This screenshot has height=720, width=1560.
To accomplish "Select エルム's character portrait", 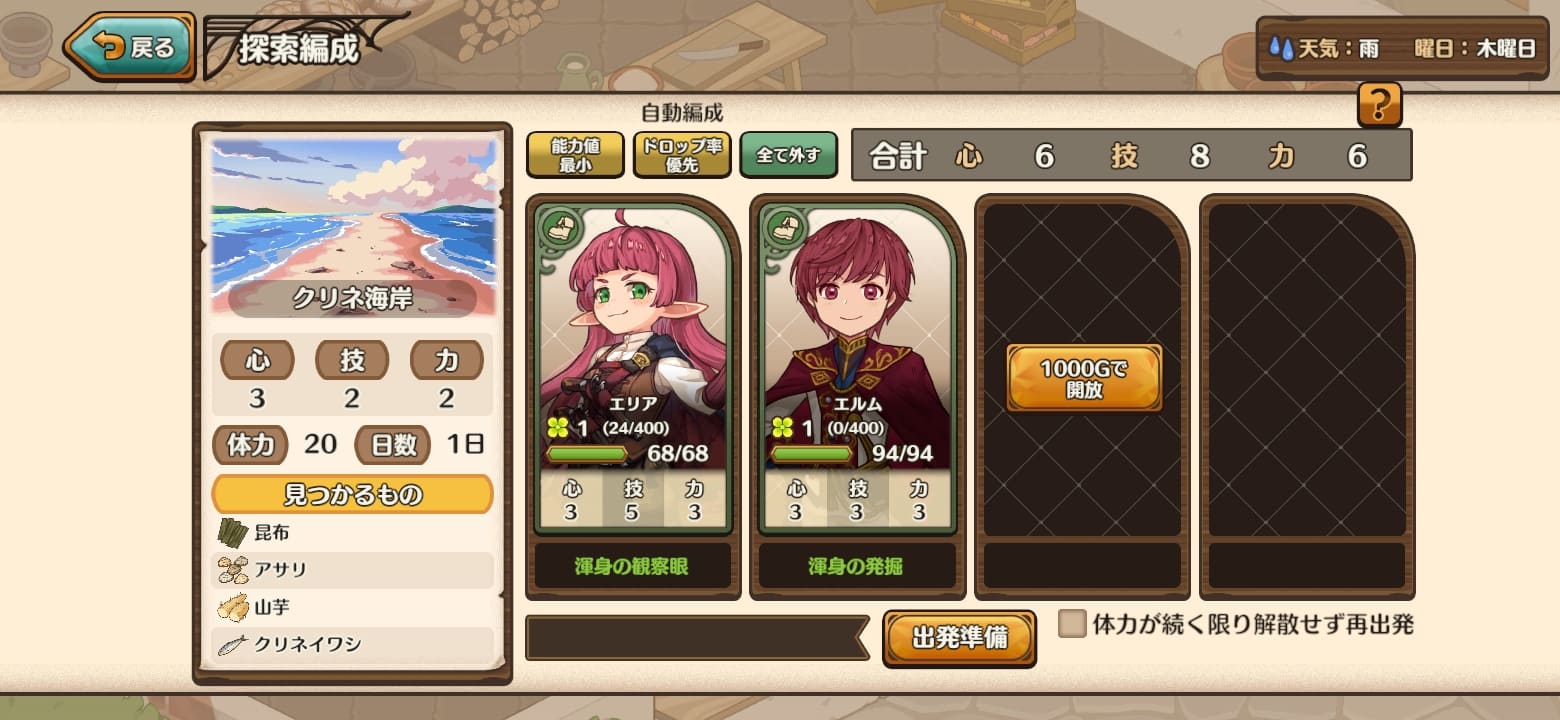I will 856,300.
